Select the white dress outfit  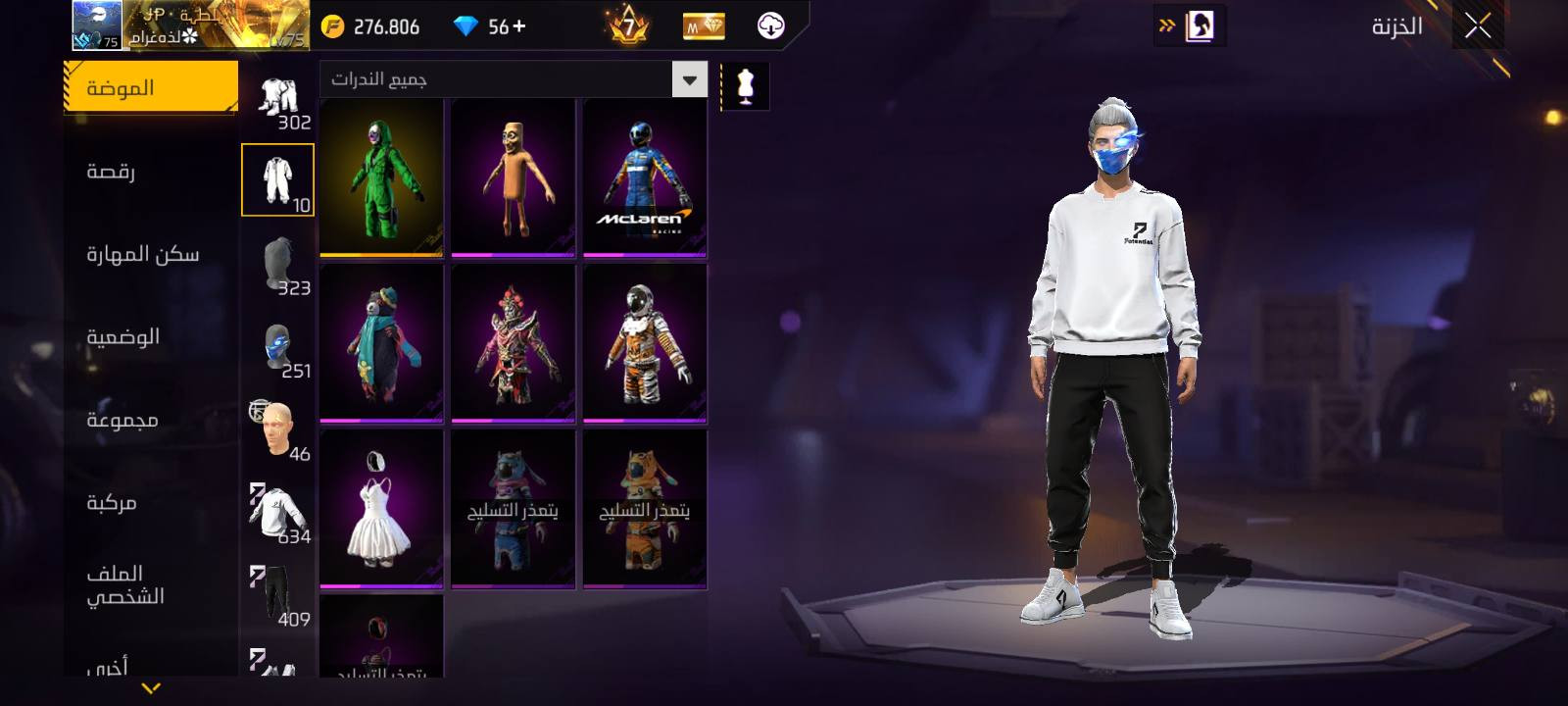(381, 509)
